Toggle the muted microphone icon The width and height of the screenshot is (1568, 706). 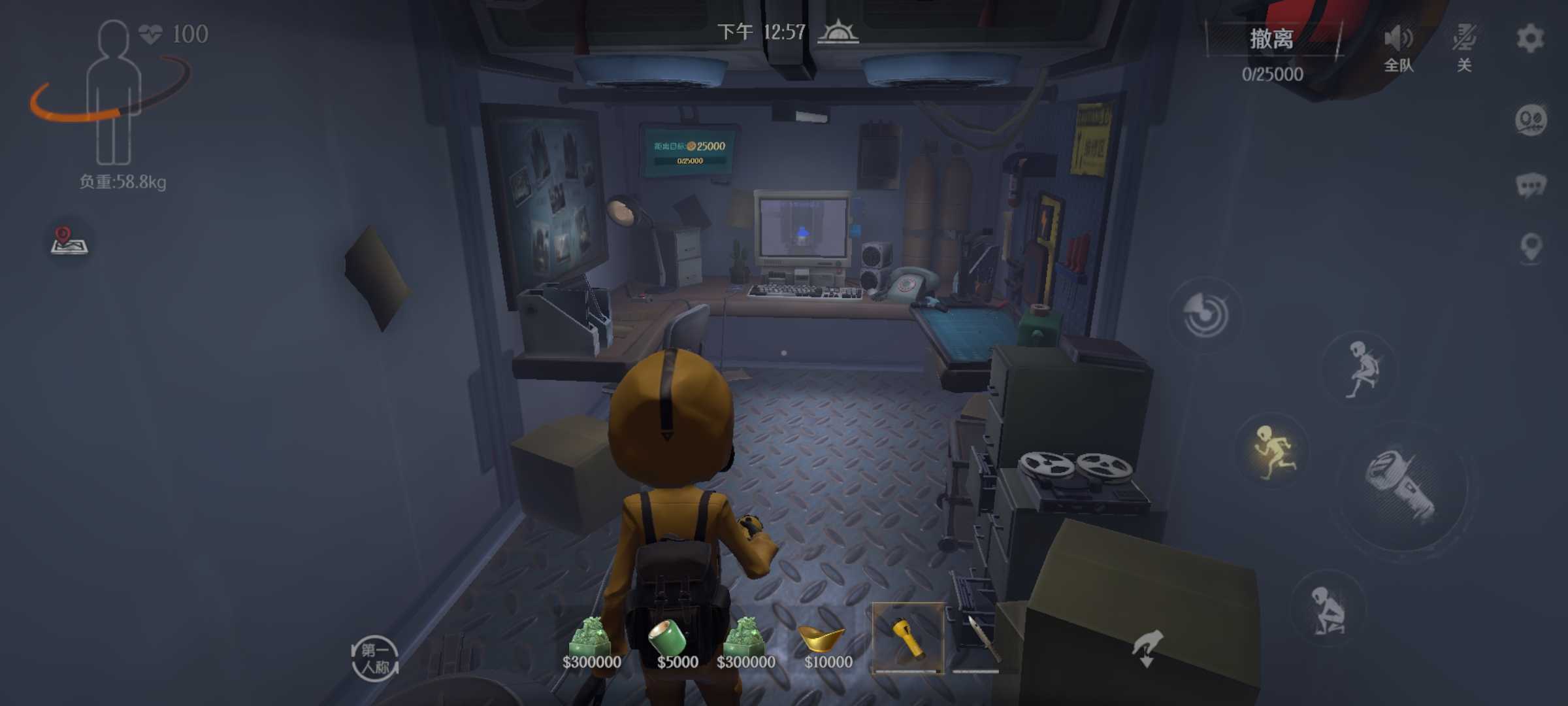pyautogui.click(x=1464, y=39)
